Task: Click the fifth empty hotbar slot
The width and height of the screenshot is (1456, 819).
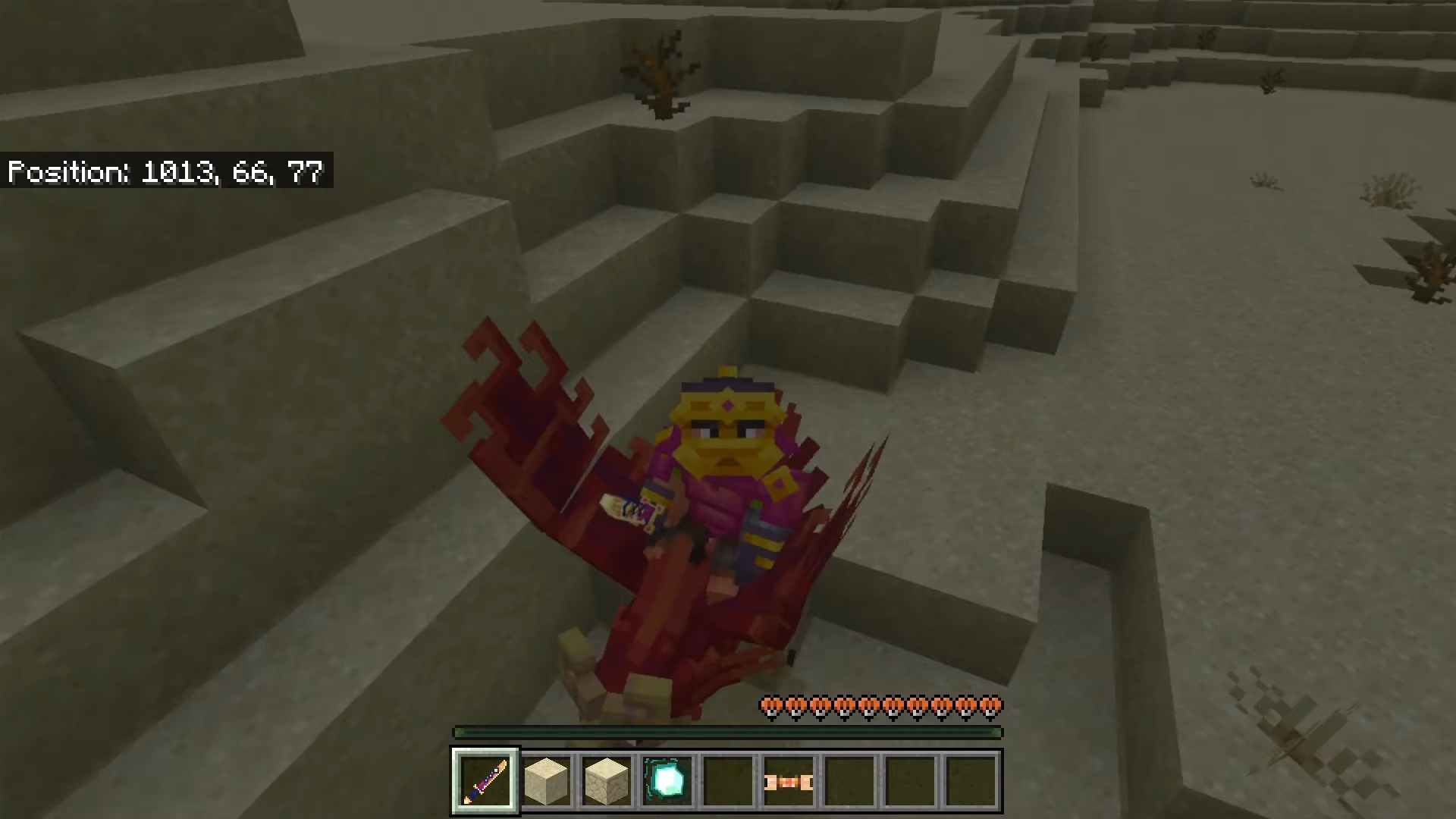Action: click(x=727, y=780)
